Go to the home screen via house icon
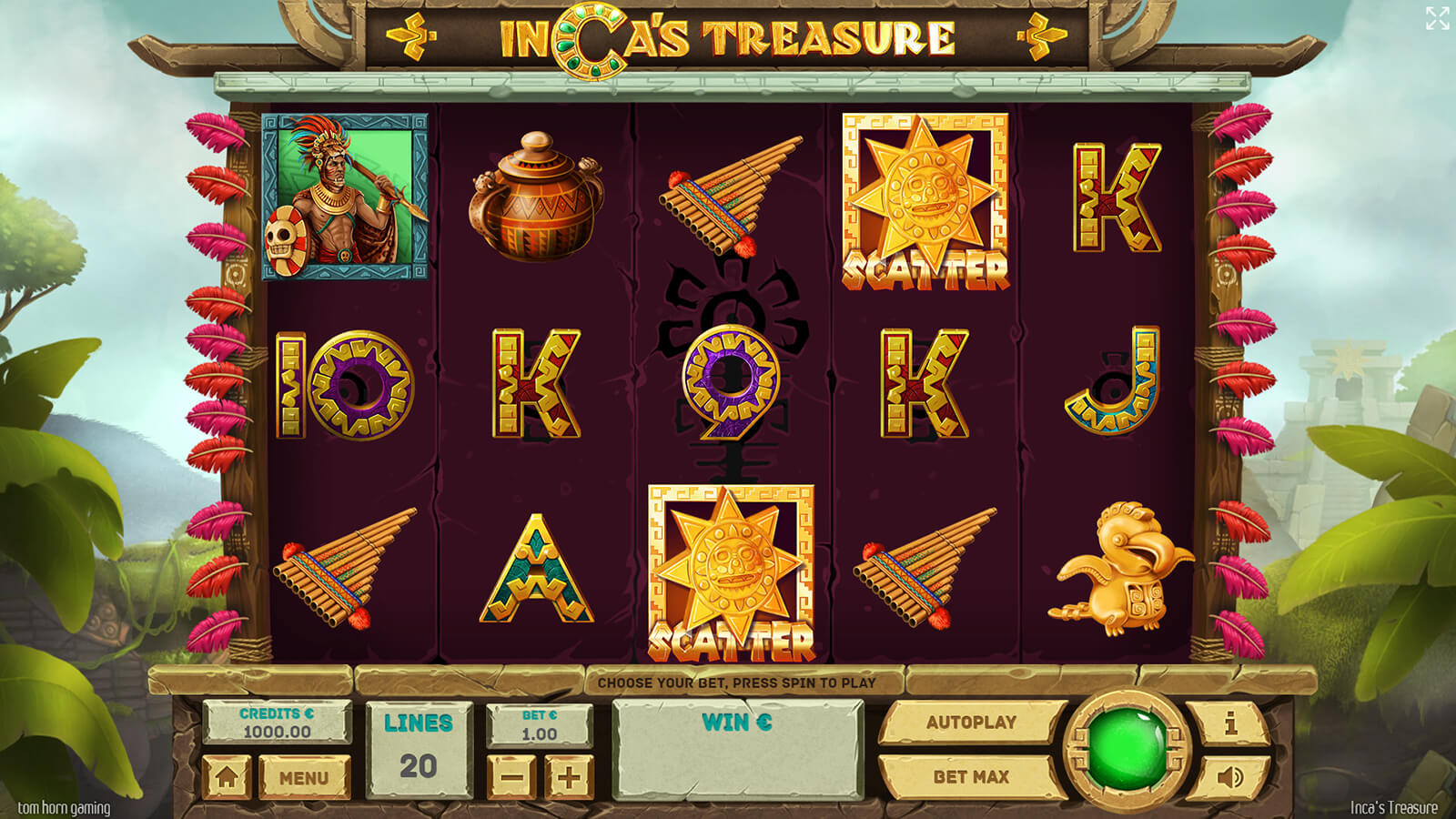 tap(227, 778)
